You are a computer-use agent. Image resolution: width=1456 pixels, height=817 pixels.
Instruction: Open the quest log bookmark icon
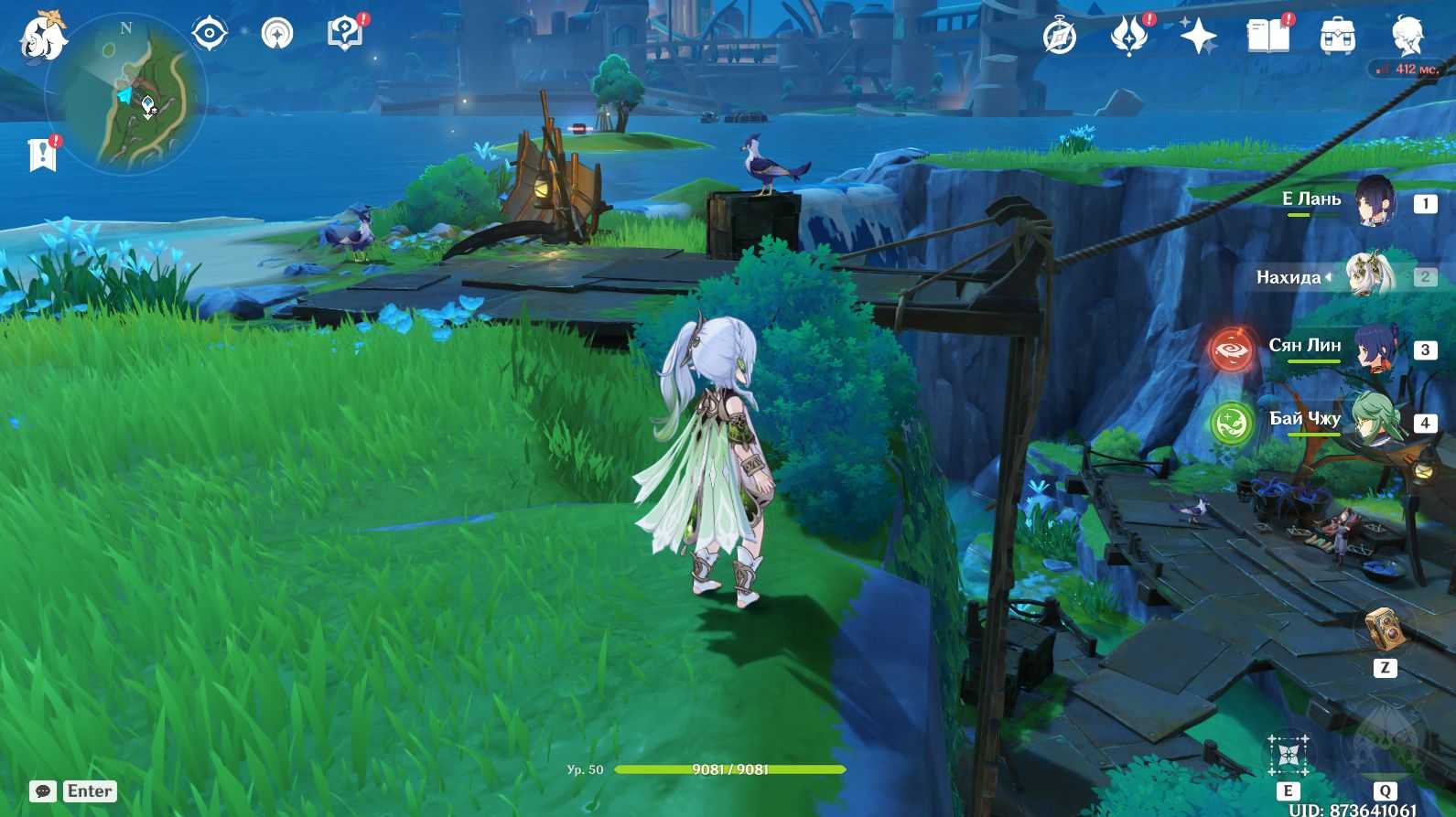pyautogui.click(x=42, y=154)
